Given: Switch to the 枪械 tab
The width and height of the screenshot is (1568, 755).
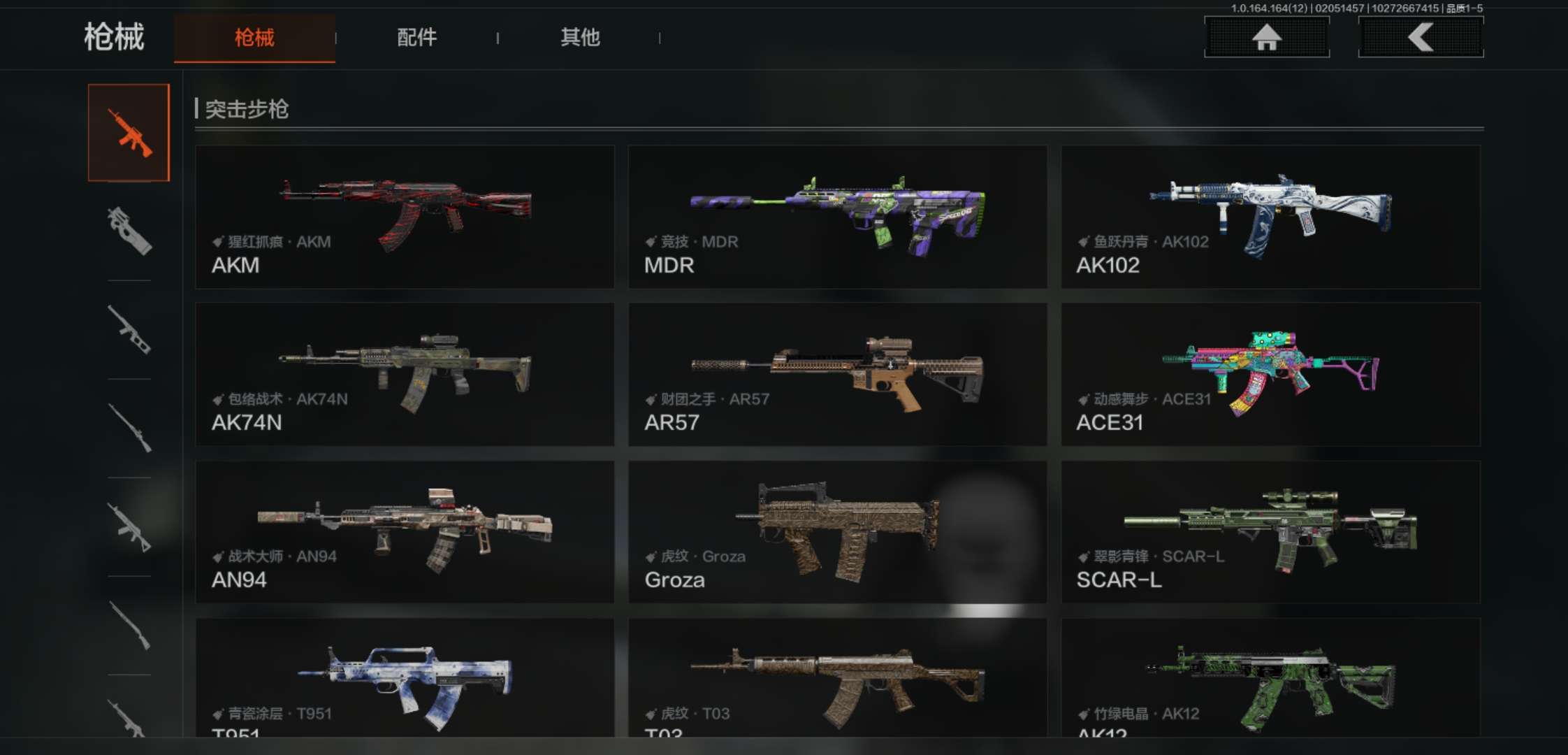Looking at the screenshot, I should click(254, 38).
